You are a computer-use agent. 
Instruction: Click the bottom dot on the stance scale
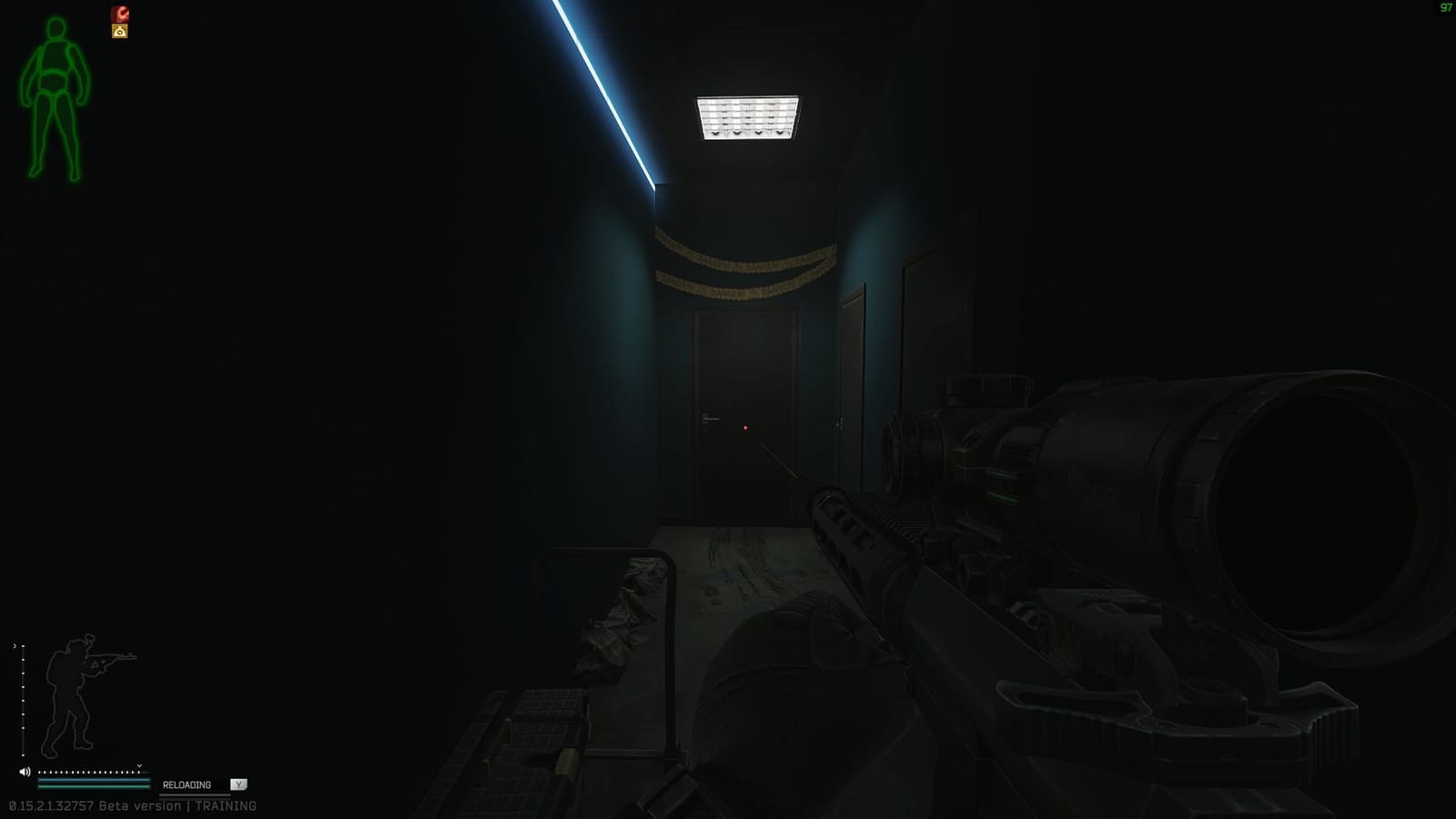[23, 755]
